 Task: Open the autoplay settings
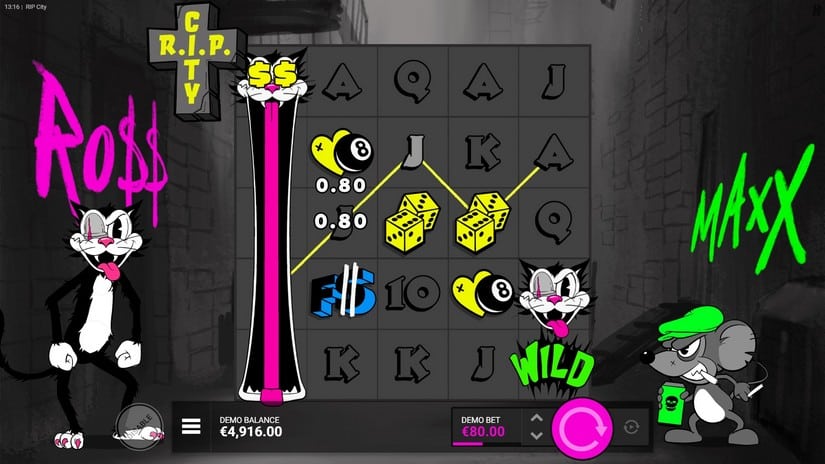tap(630, 427)
